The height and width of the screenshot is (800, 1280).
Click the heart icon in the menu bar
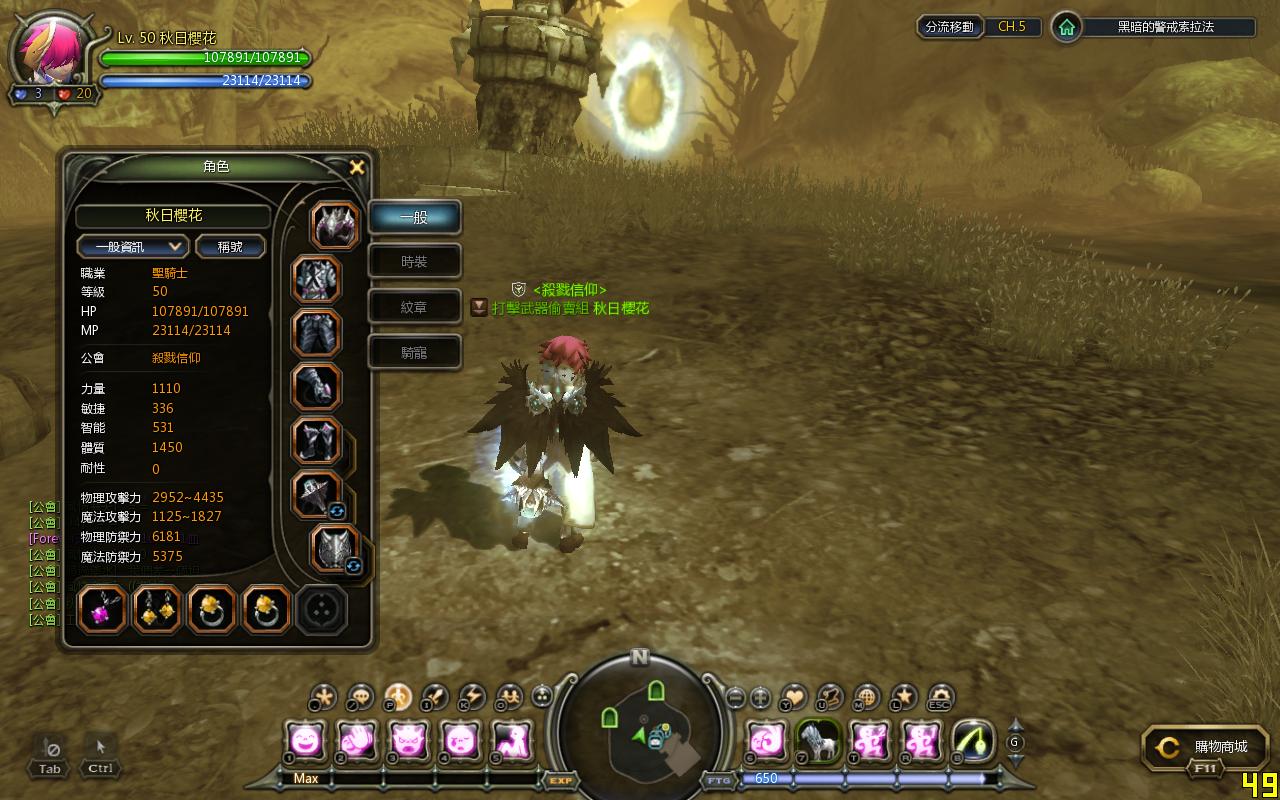tap(794, 697)
